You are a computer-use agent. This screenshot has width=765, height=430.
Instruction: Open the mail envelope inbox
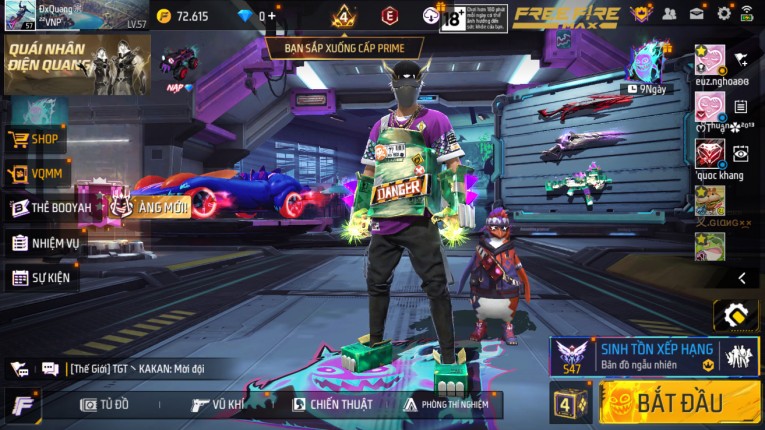pos(697,14)
